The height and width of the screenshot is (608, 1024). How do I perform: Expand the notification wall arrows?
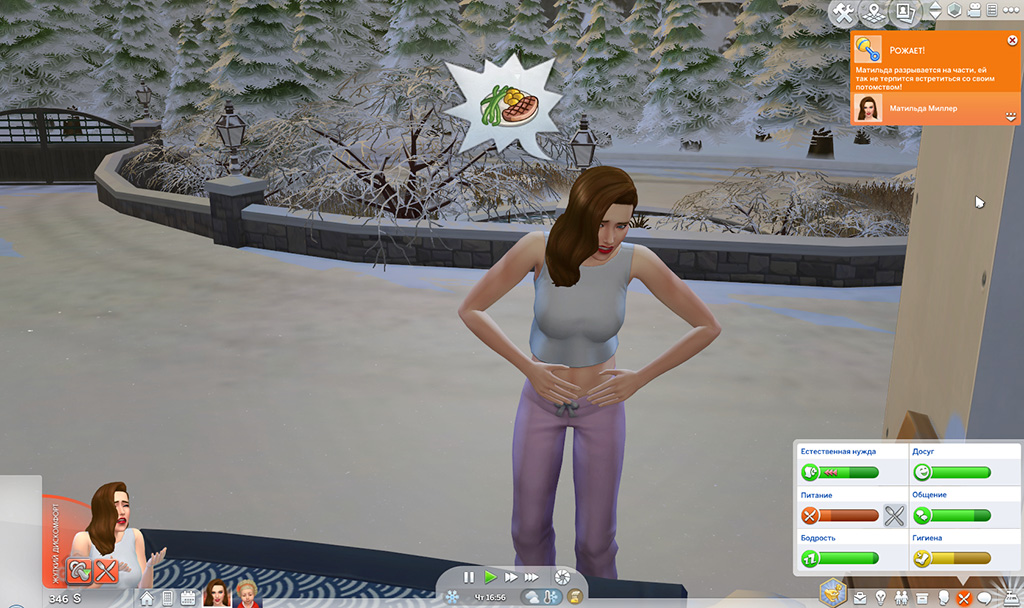1011,117
